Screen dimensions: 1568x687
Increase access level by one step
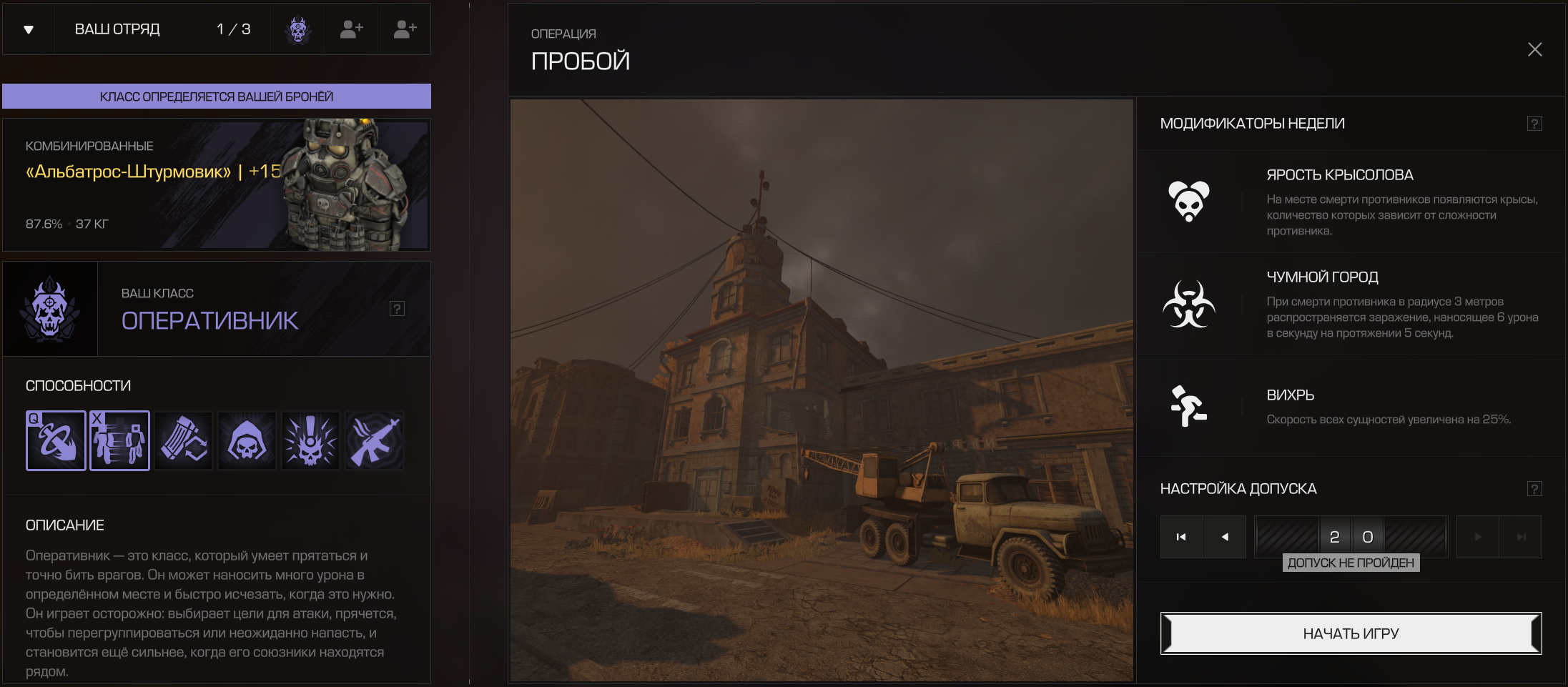1478,537
